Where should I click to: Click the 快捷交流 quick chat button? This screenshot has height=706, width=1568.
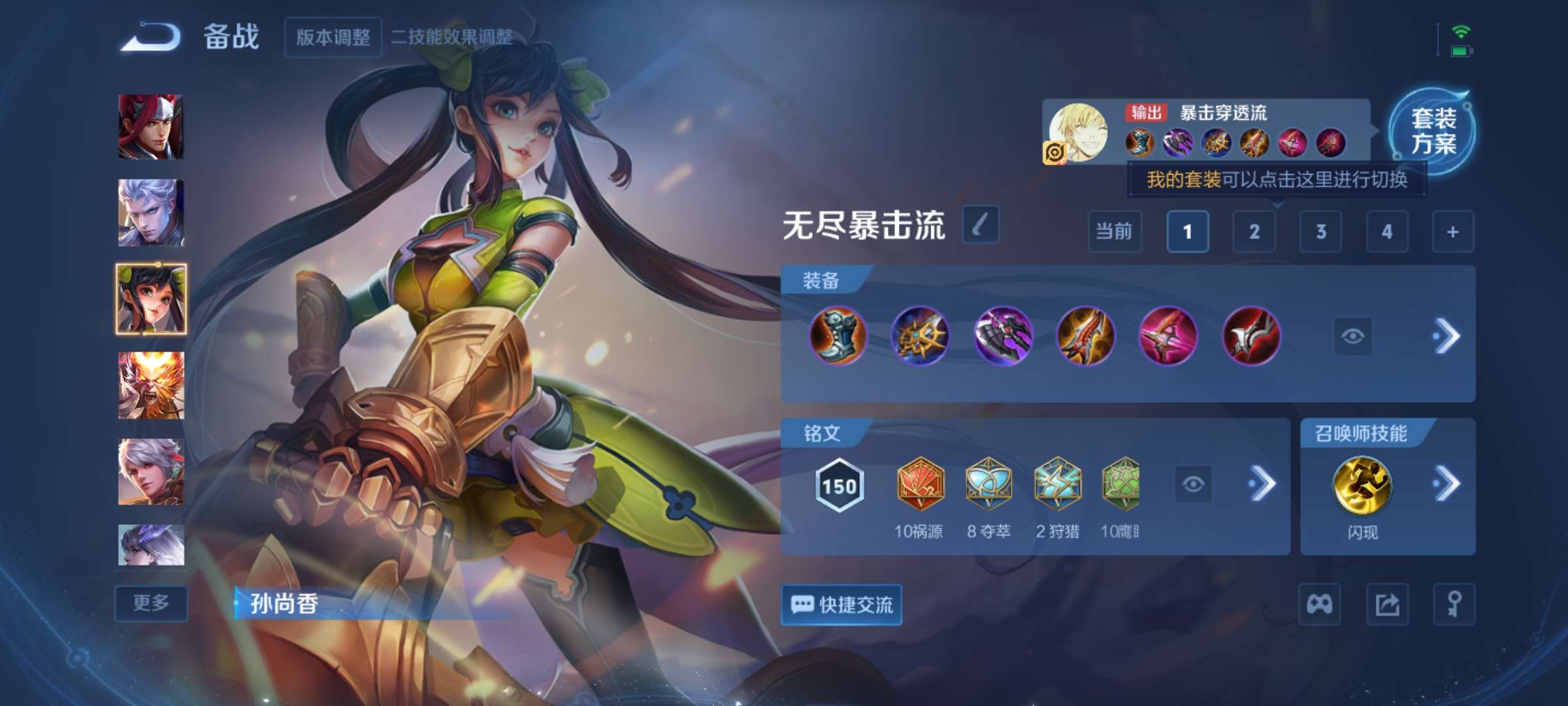pyautogui.click(x=841, y=605)
